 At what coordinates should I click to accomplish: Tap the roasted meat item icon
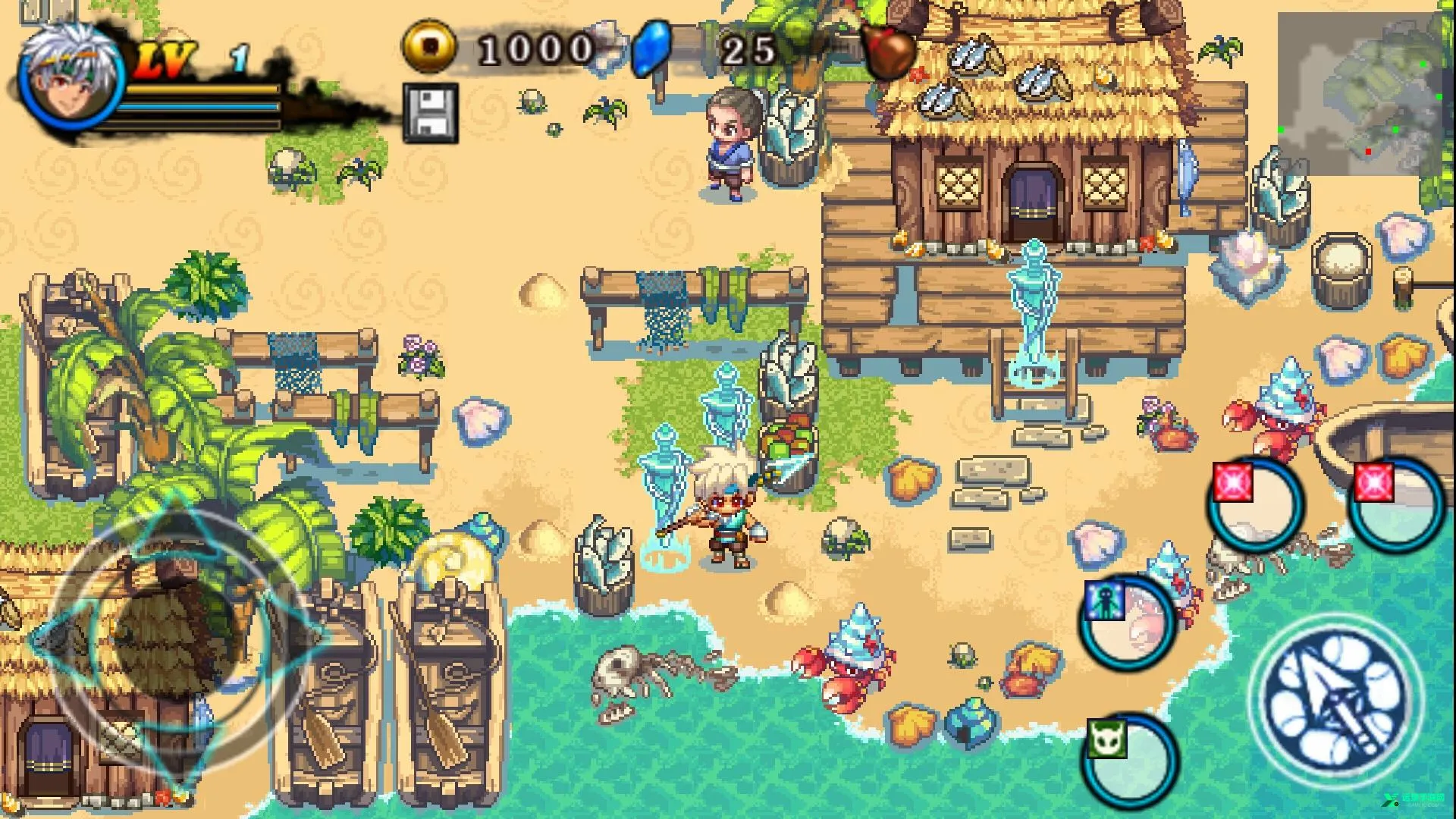[887, 52]
